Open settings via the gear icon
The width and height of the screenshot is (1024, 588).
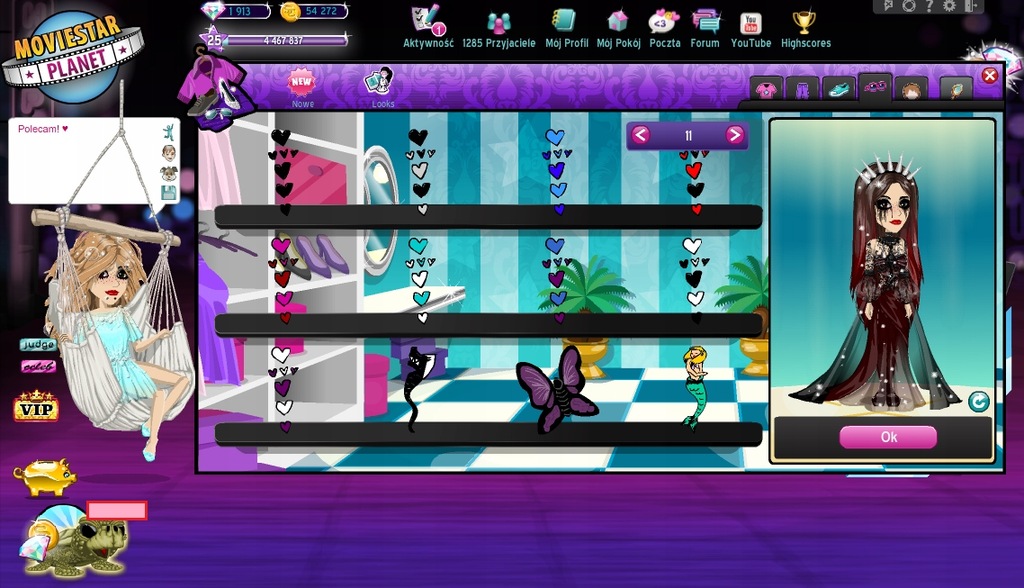pos(949,6)
